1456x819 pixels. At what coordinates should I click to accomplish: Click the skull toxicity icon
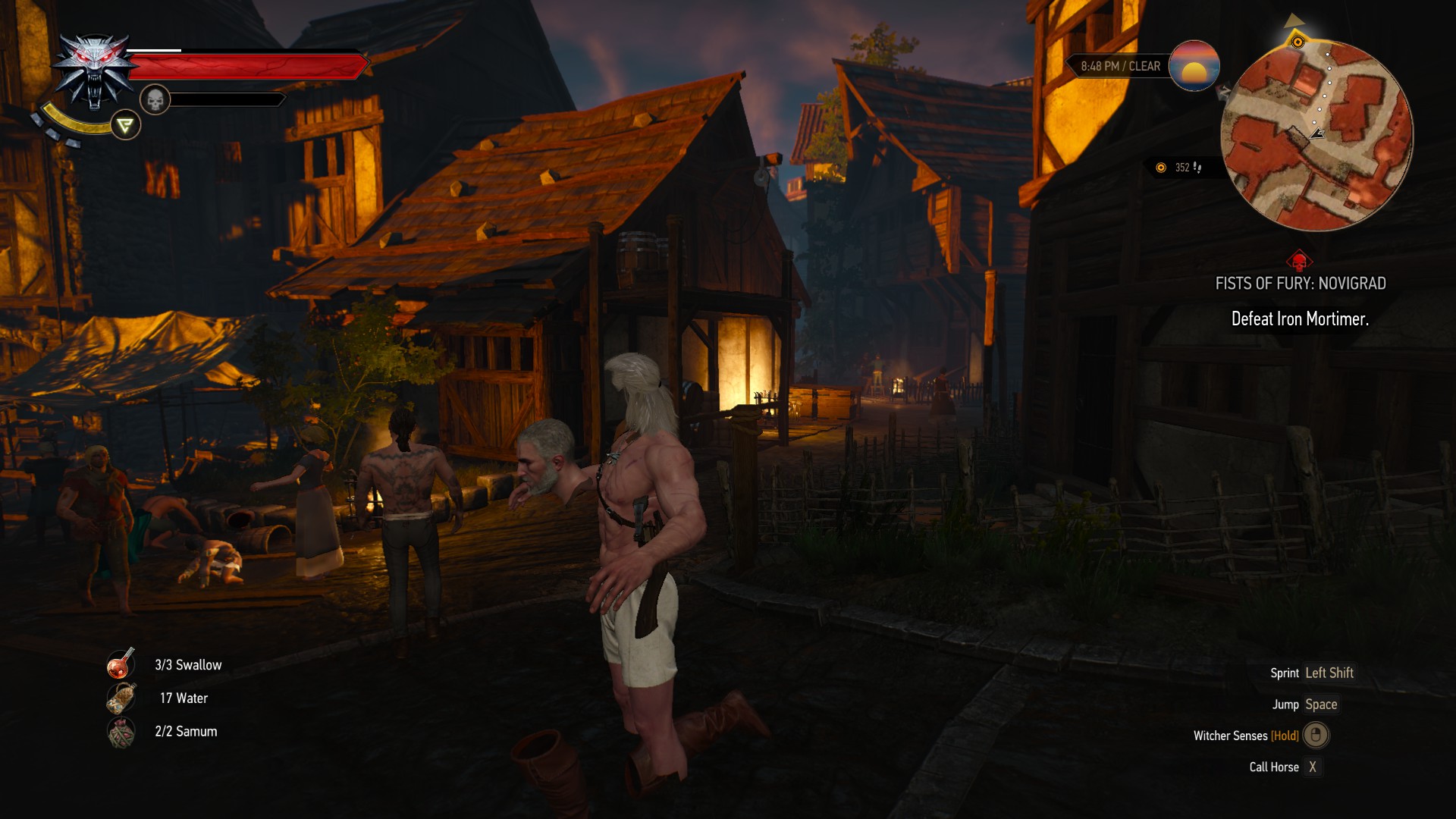tap(155, 99)
